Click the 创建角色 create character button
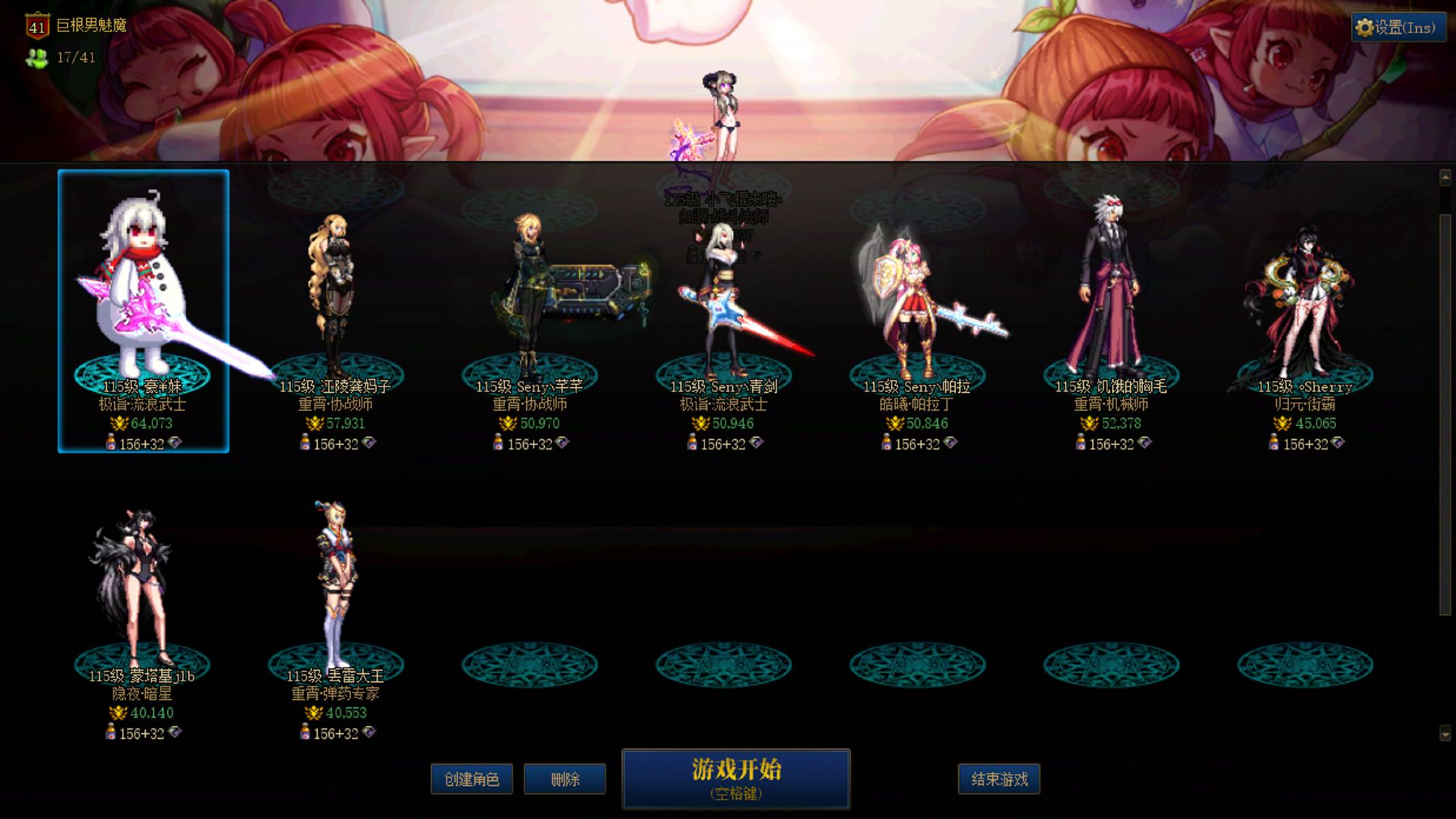Image resolution: width=1456 pixels, height=819 pixels. pos(471,779)
